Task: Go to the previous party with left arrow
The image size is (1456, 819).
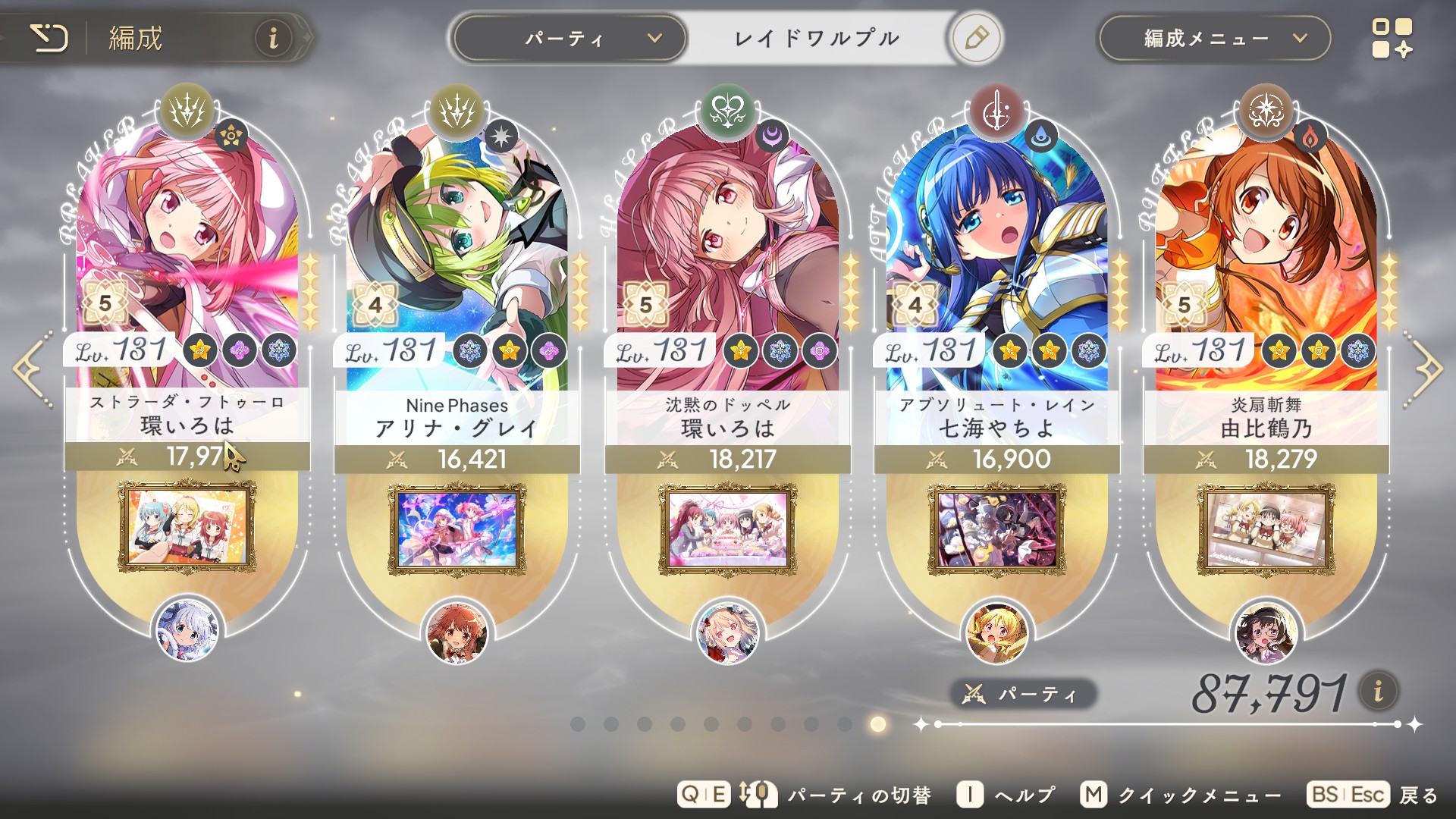Action: click(32, 369)
